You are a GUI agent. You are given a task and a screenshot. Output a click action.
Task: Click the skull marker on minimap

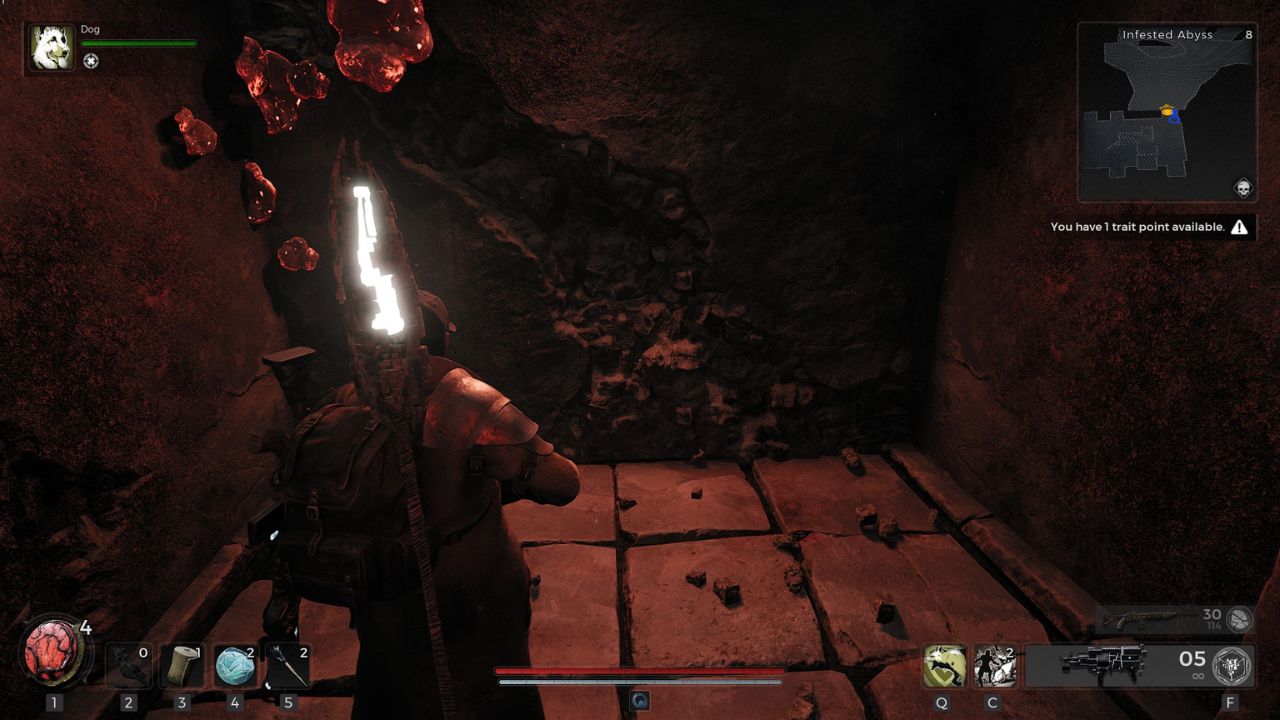[1243, 187]
